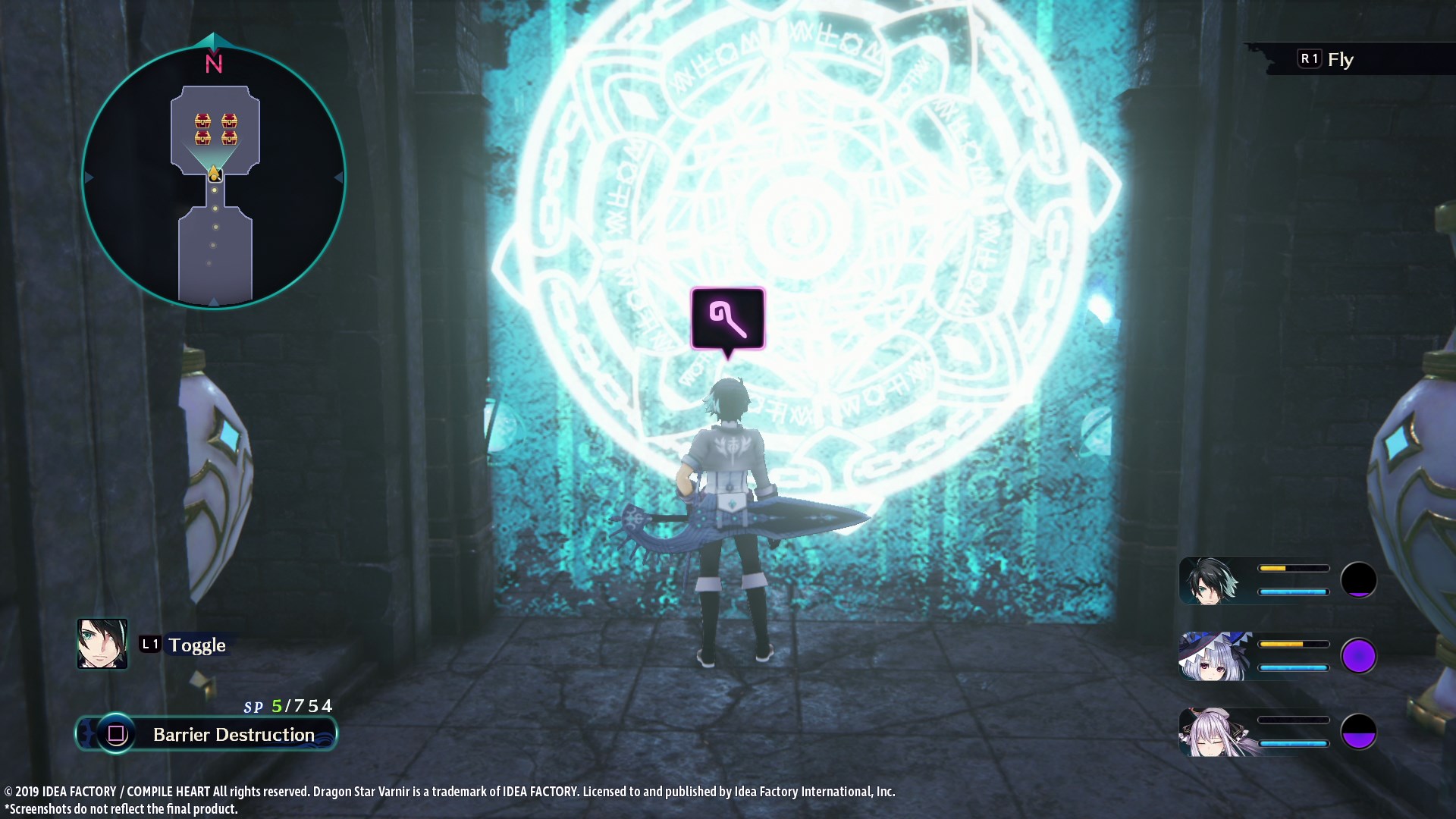Click the Toggle character label
The height and width of the screenshot is (819, 1456).
click(x=196, y=645)
